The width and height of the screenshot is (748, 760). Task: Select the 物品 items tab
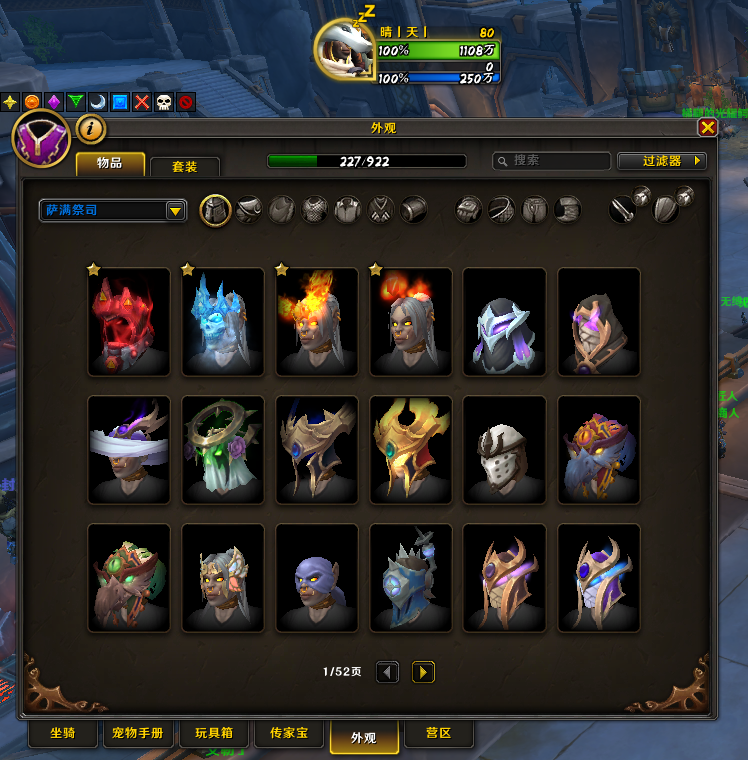[x=110, y=163]
